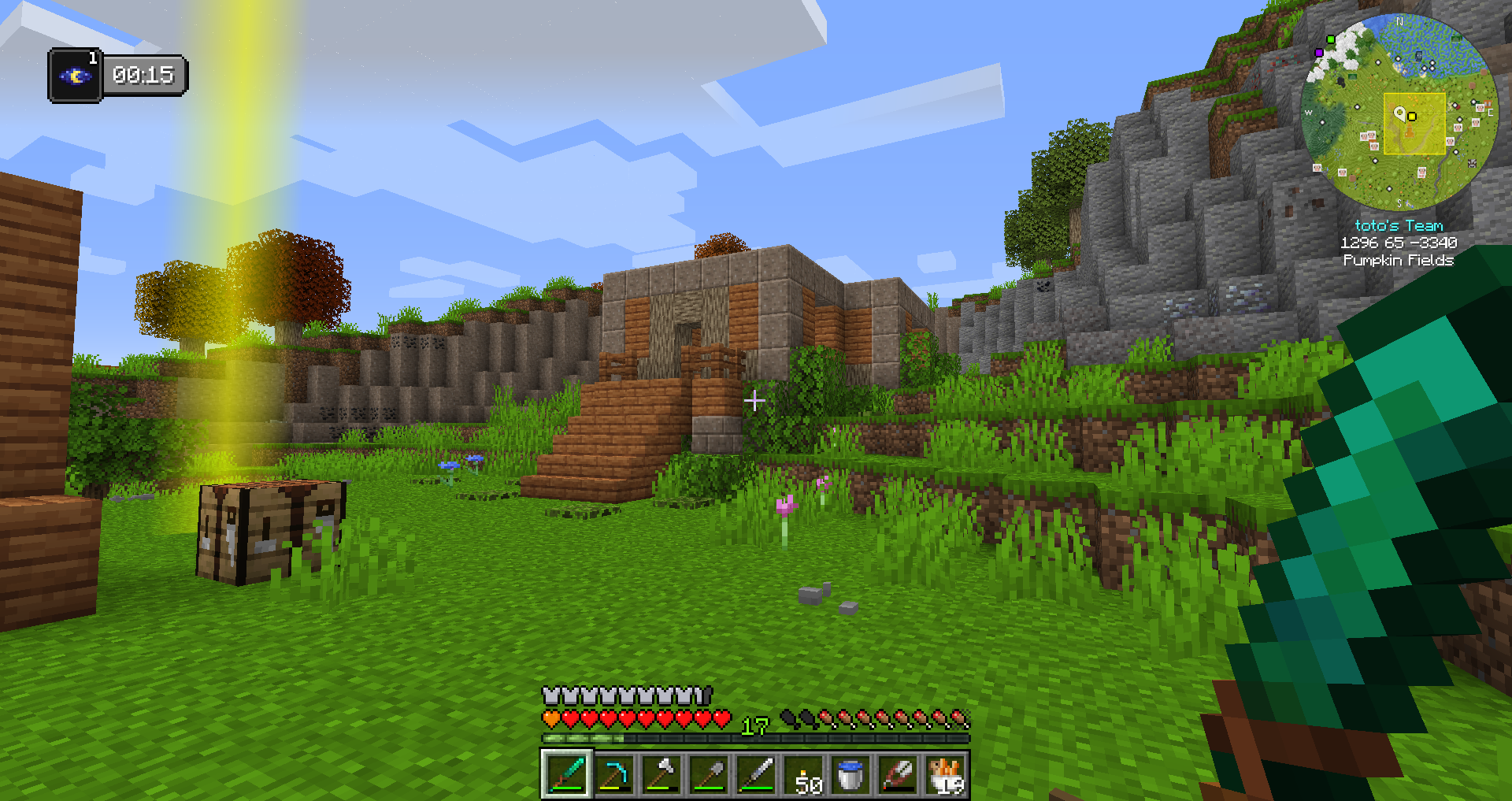Pick the stack of 50 torches
Viewport: 1512px width, 801px height.
coord(804,775)
